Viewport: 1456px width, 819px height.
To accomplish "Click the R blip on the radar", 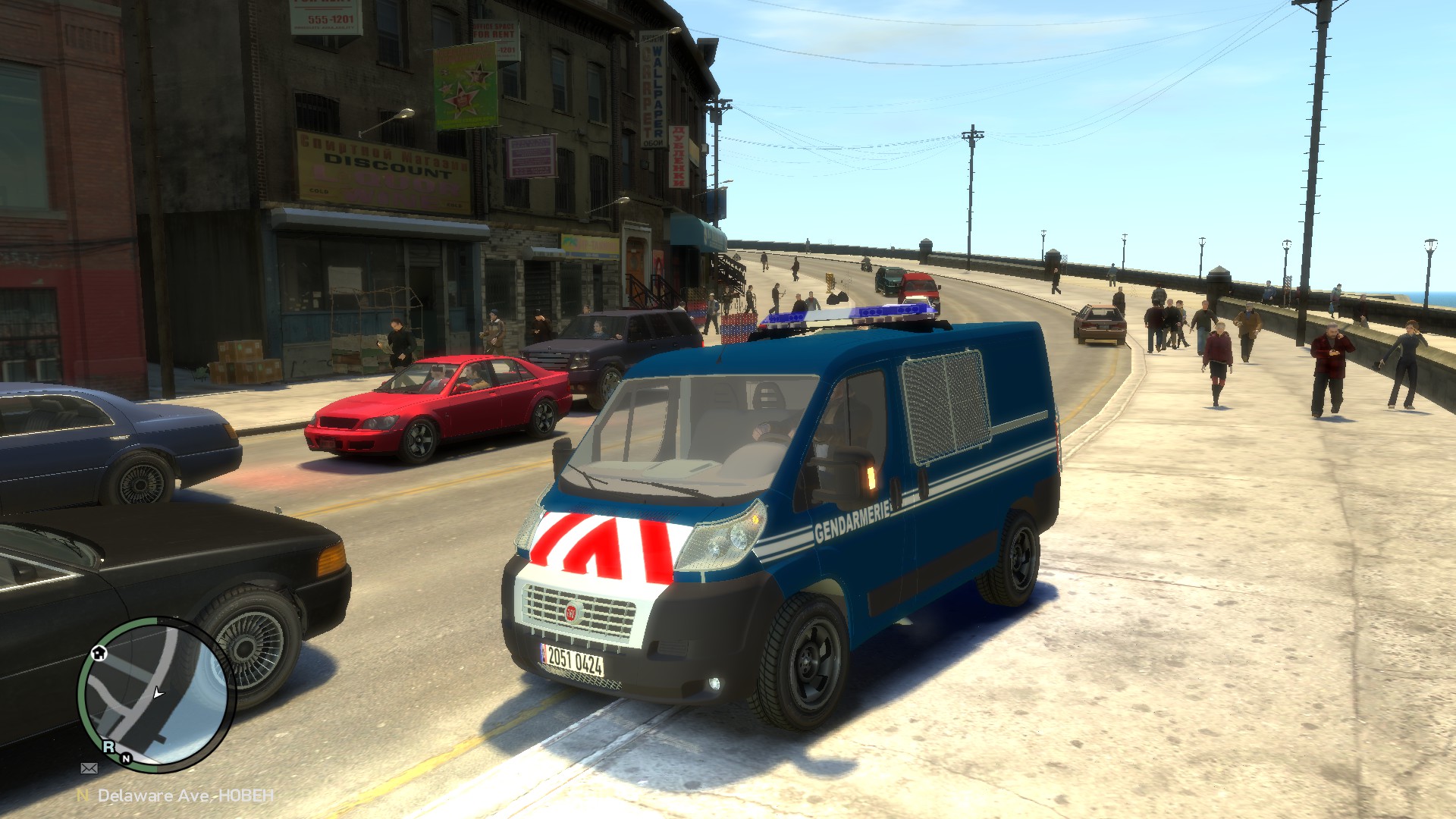I will (109, 746).
